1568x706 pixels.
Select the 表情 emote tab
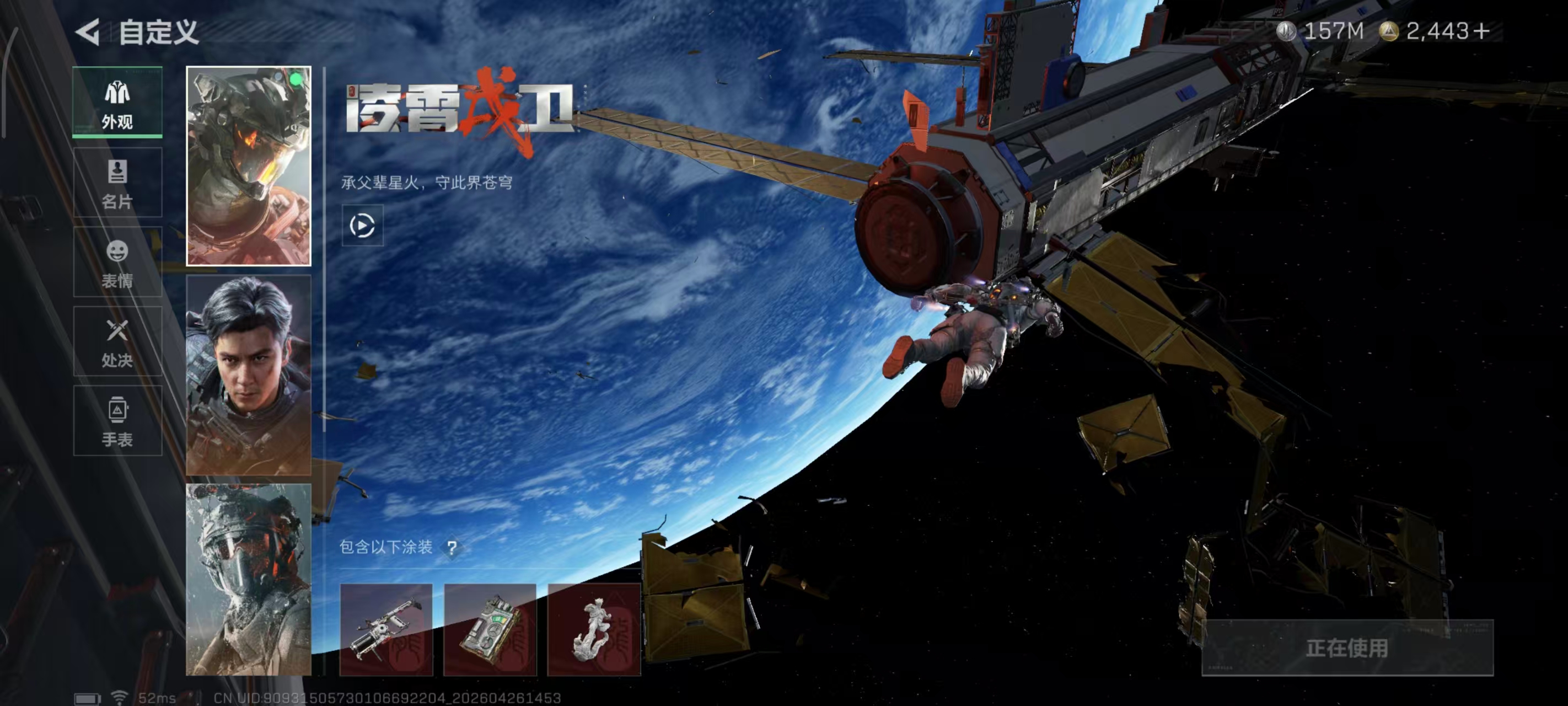click(117, 262)
